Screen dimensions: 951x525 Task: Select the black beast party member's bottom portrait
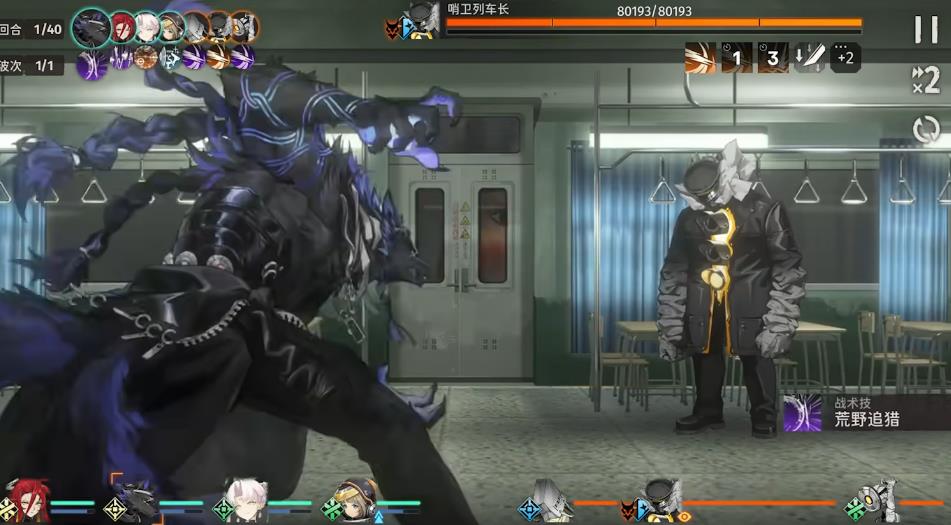click(135, 500)
